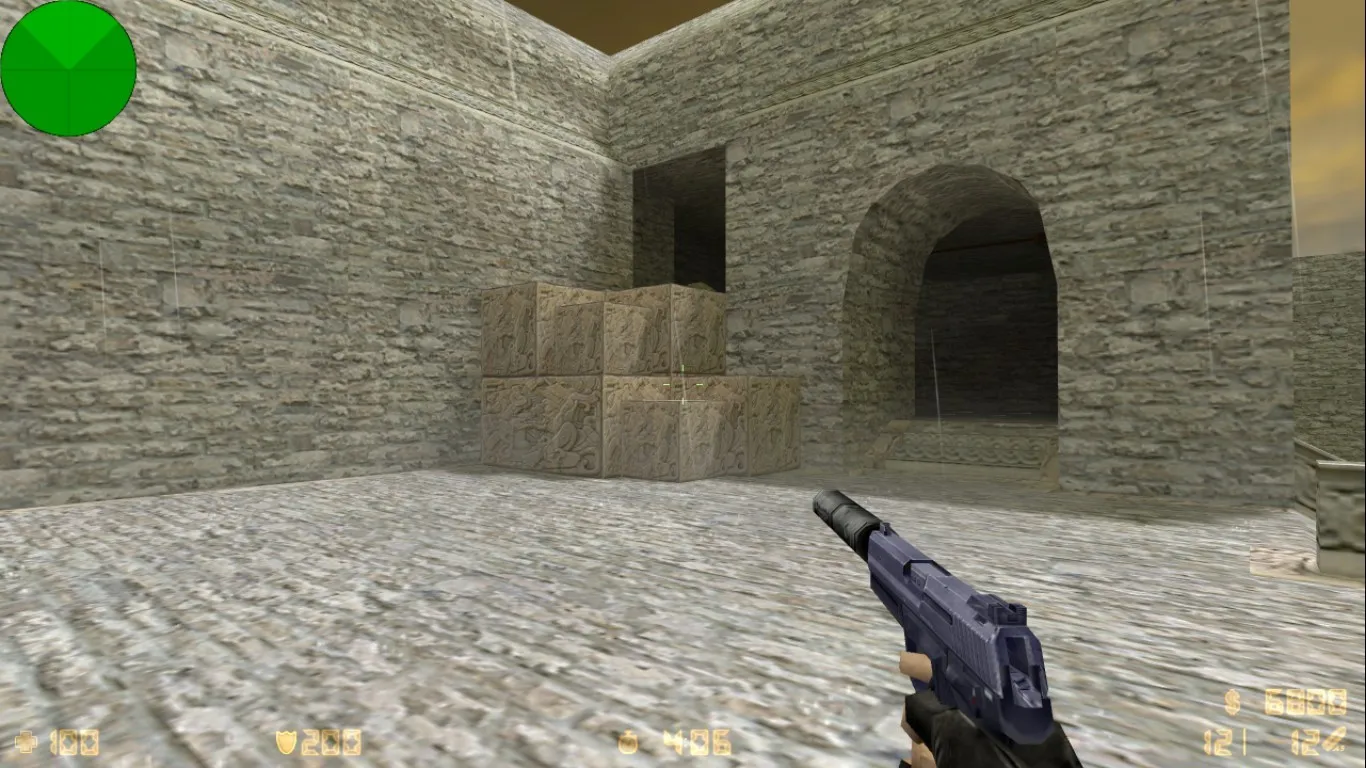Click the silenced USP pistol
The width and height of the screenshot is (1366, 768).
(x=950, y=600)
